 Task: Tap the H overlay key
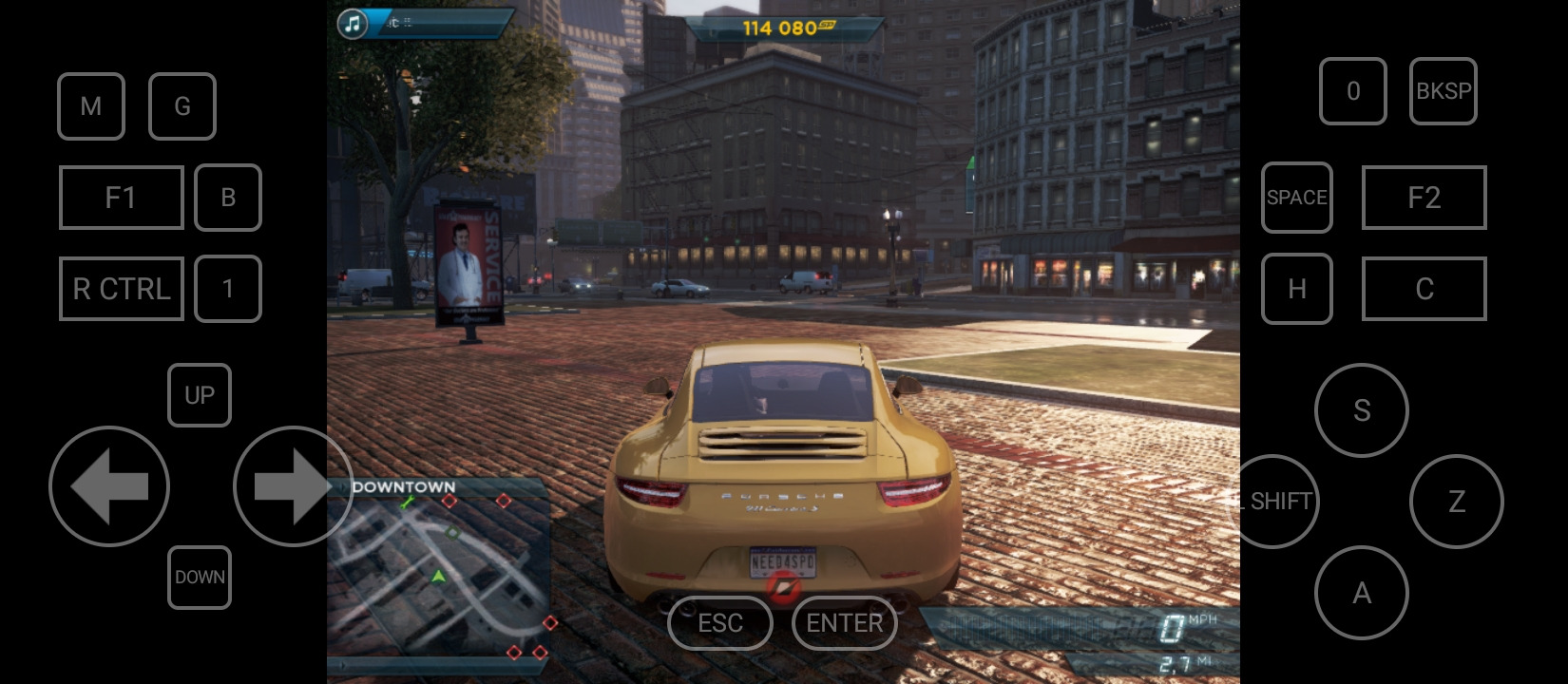click(x=1296, y=289)
